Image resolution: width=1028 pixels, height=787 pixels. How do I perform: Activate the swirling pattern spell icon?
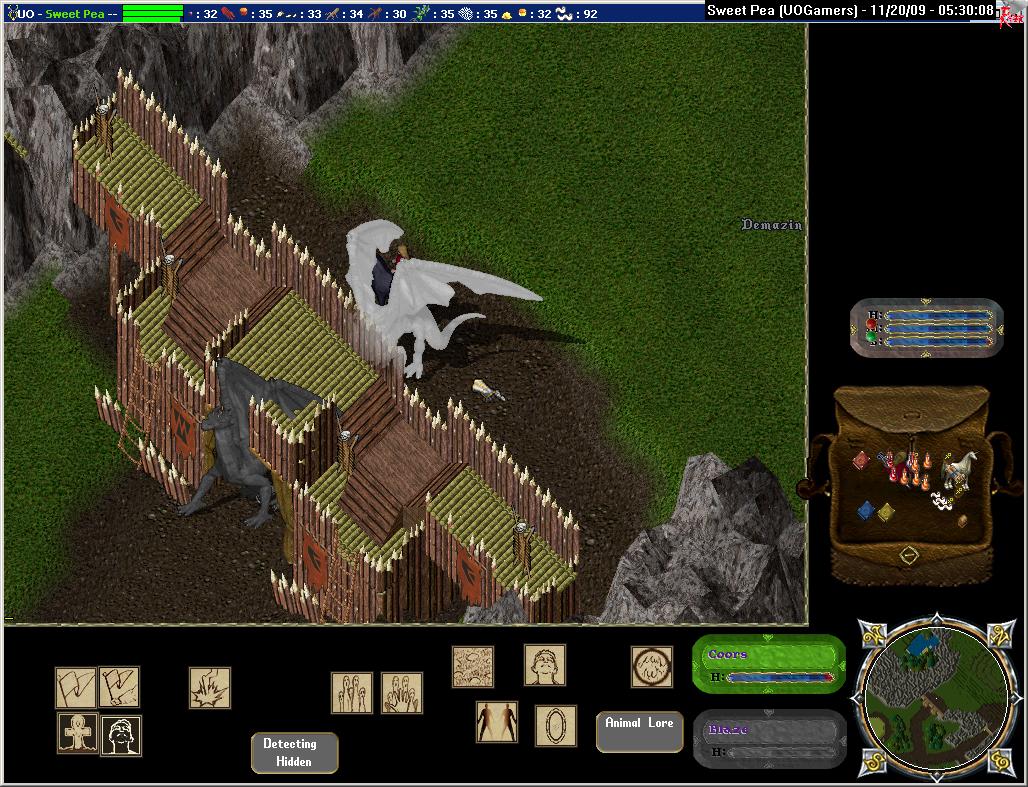(x=473, y=667)
